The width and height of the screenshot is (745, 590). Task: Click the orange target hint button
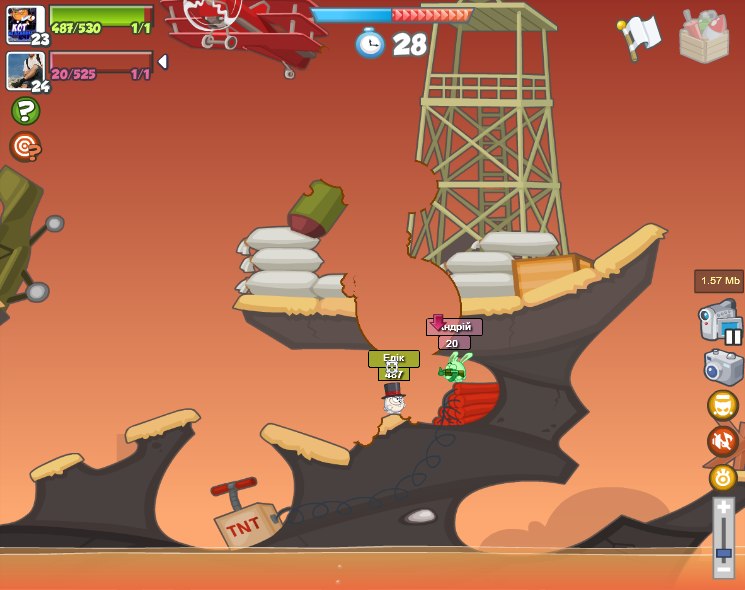(x=25, y=147)
